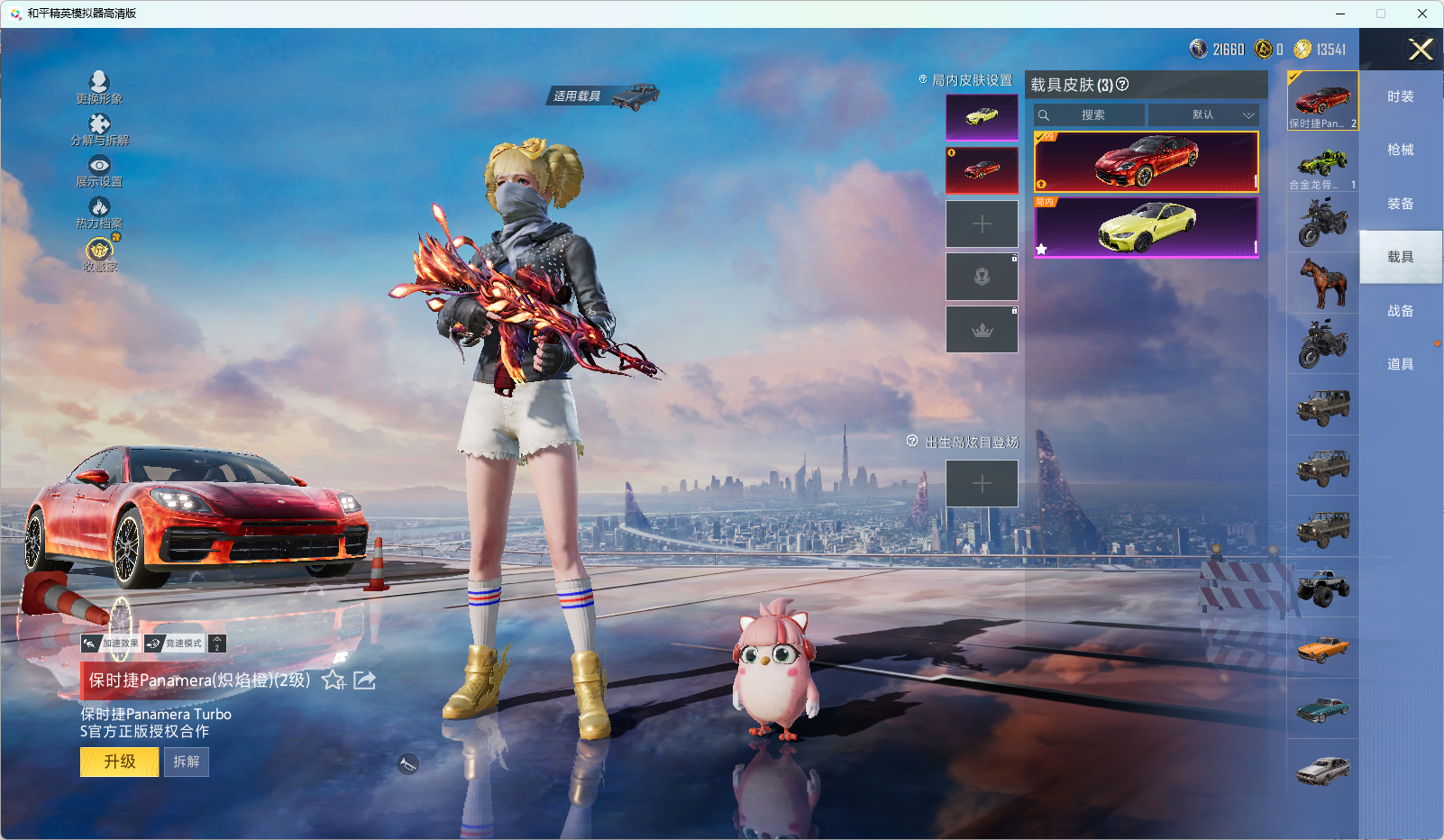
Task: Select the horse in the vehicle list
Action: point(1323,282)
